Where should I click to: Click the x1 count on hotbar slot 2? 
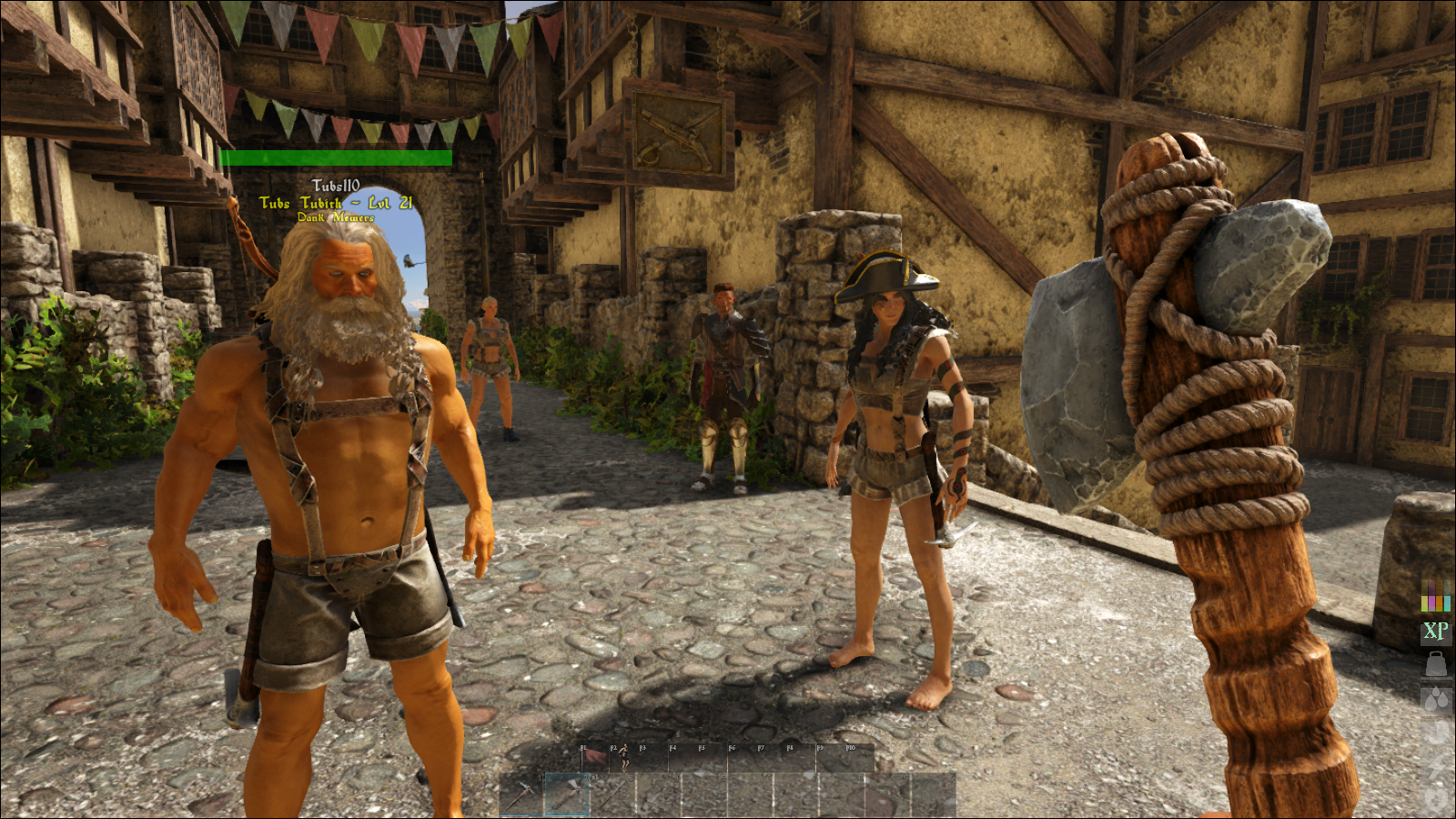595,778
